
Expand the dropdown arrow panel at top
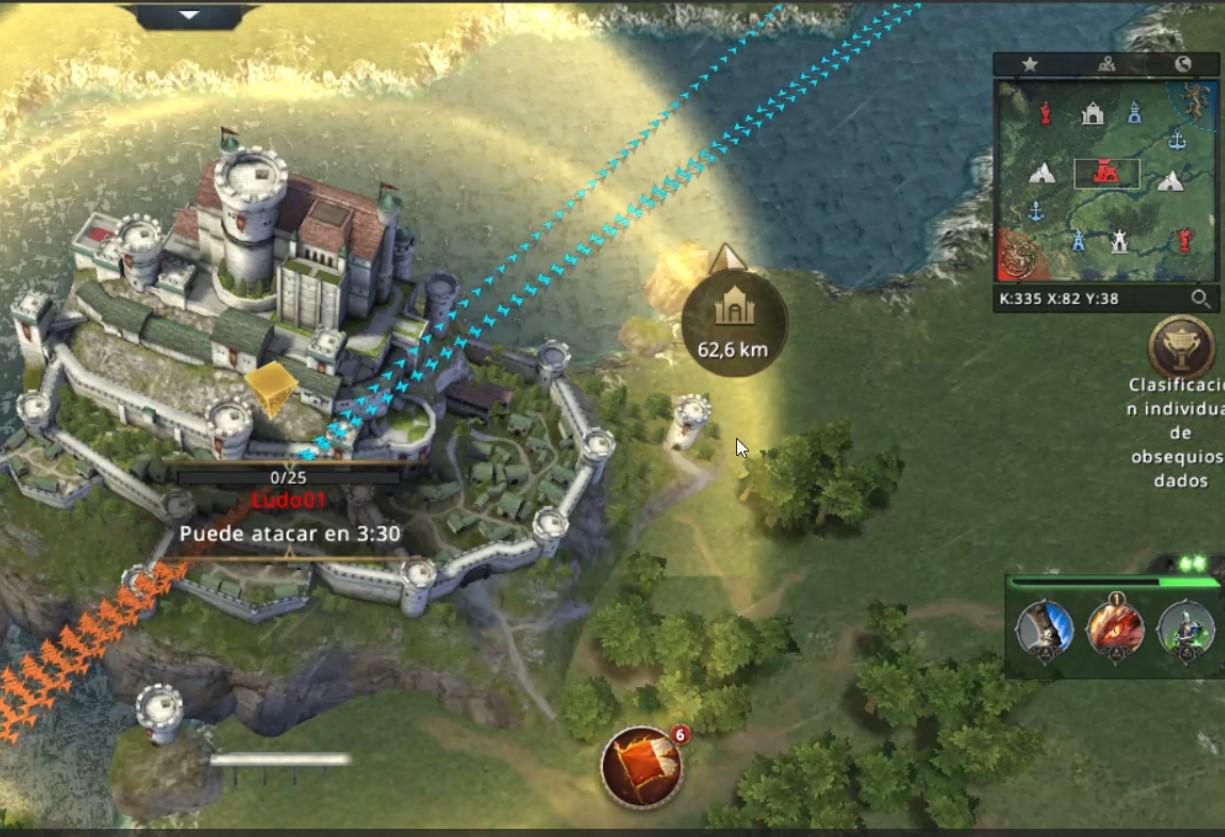(189, 15)
